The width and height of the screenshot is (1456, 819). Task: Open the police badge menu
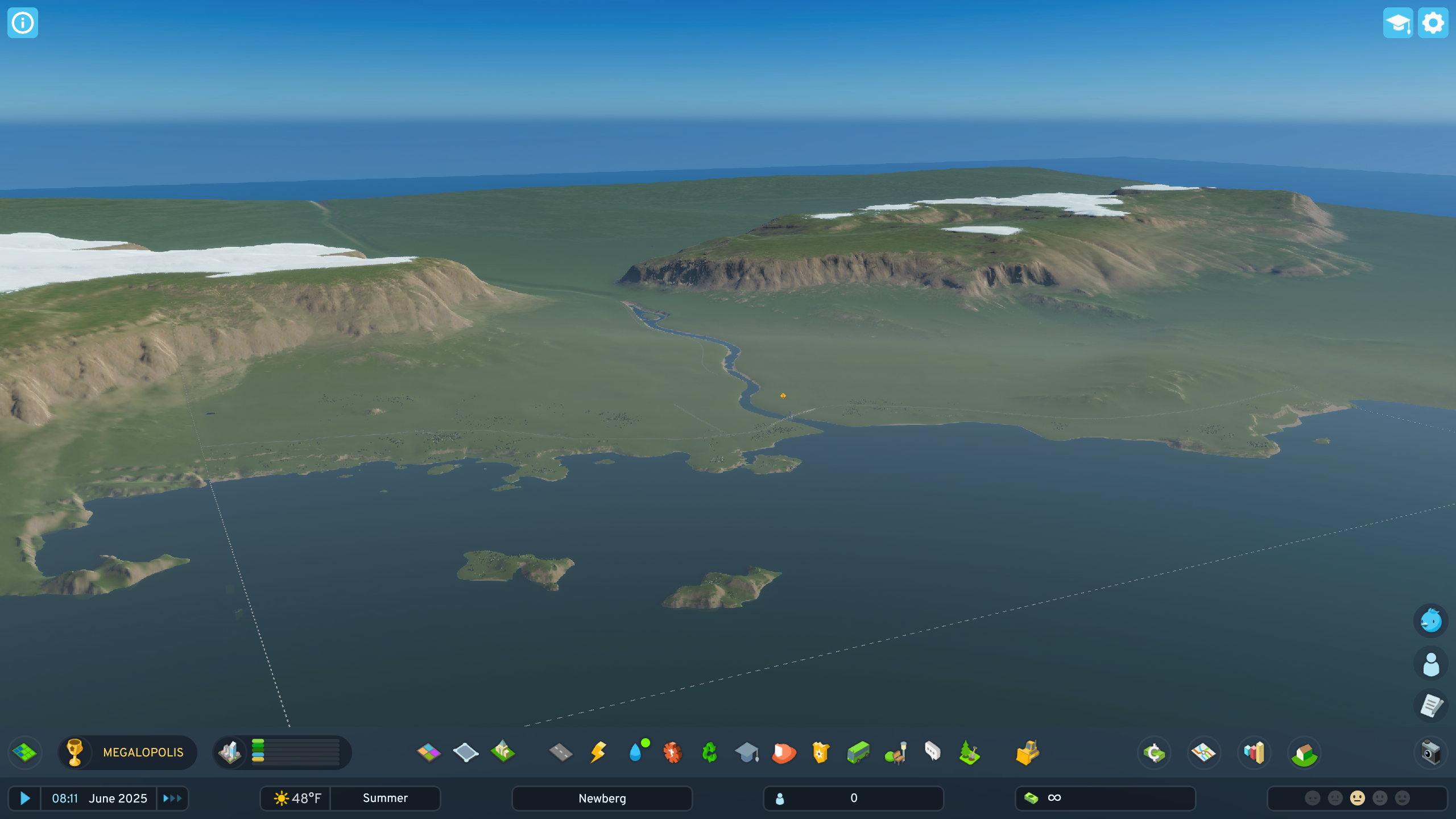pos(821,752)
